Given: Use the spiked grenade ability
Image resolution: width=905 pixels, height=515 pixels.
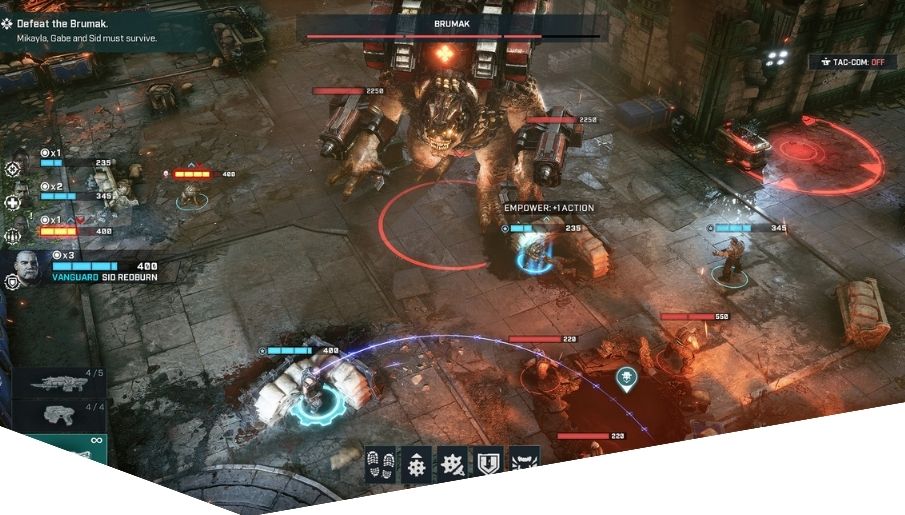Looking at the screenshot, I should pyautogui.click(x=452, y=464).
